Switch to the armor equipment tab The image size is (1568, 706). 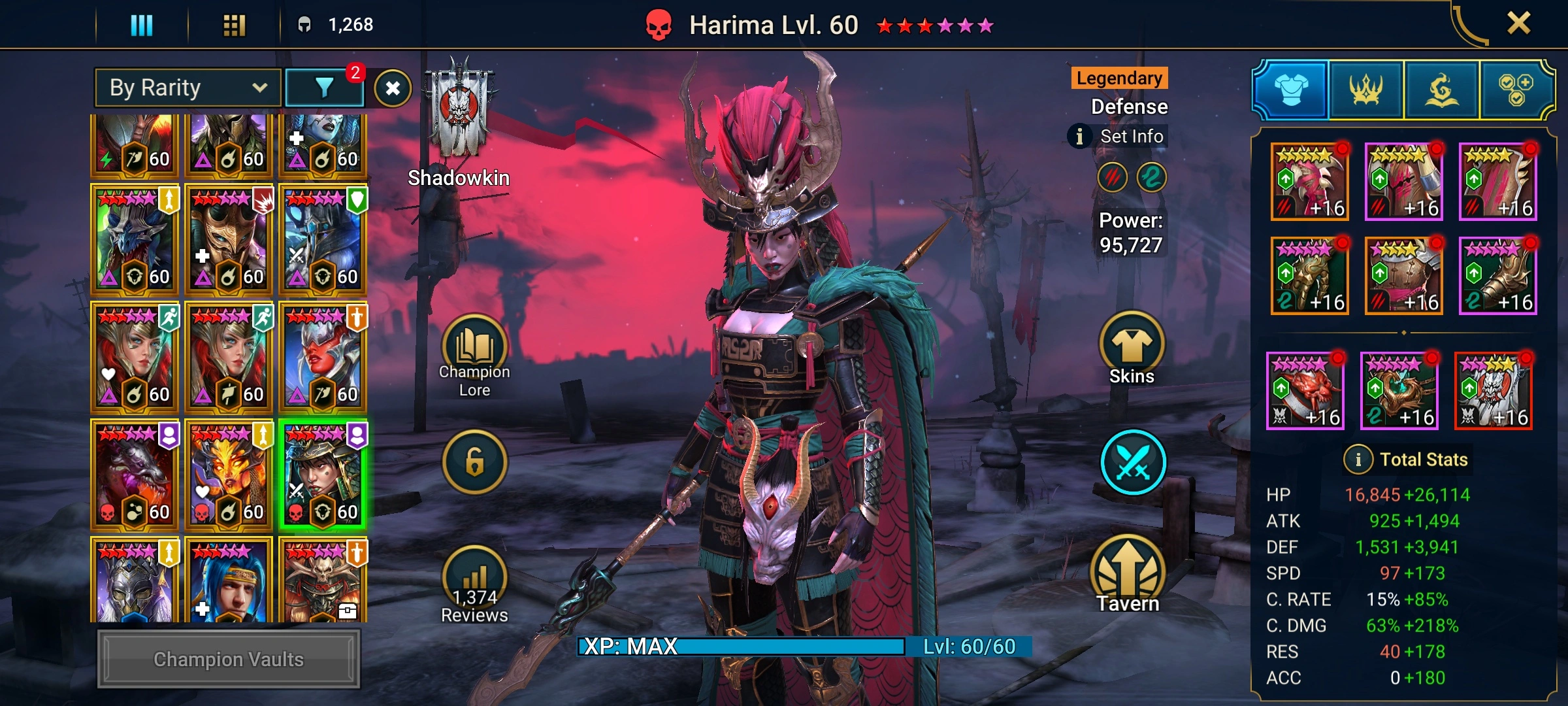pyautogui.click(x=1291, y=90)
